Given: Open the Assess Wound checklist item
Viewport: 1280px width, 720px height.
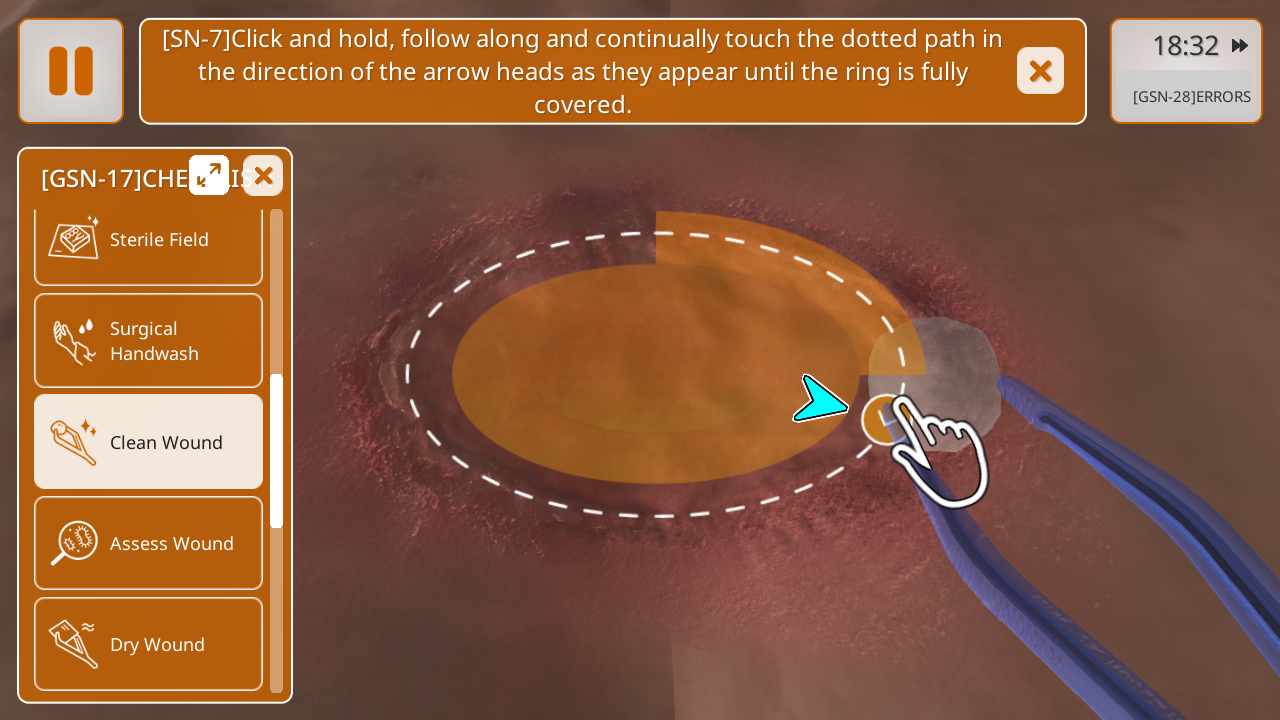Looking at the screenshot, I should click(x=148, y=543).
